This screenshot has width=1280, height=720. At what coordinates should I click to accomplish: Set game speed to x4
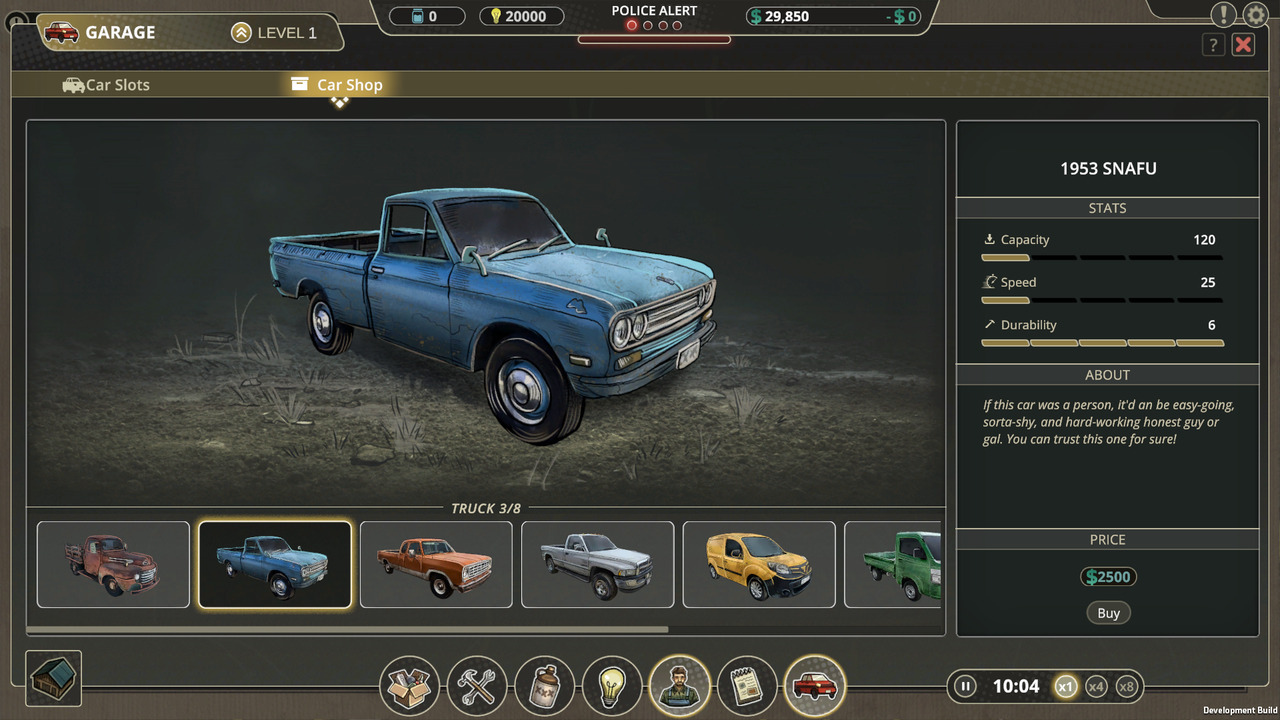[1096, 686]
